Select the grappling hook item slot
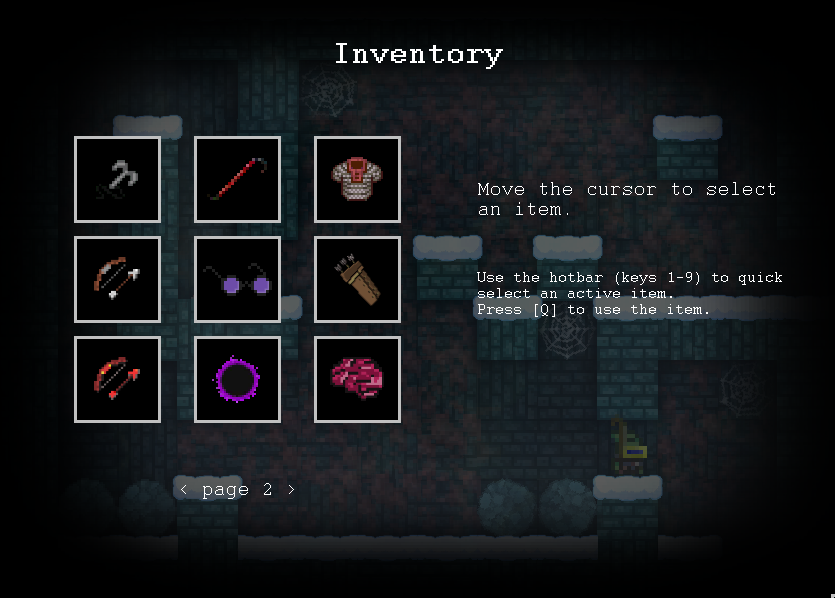The height and width of the screenshot is (598, 835). click(x=117, y=179)
